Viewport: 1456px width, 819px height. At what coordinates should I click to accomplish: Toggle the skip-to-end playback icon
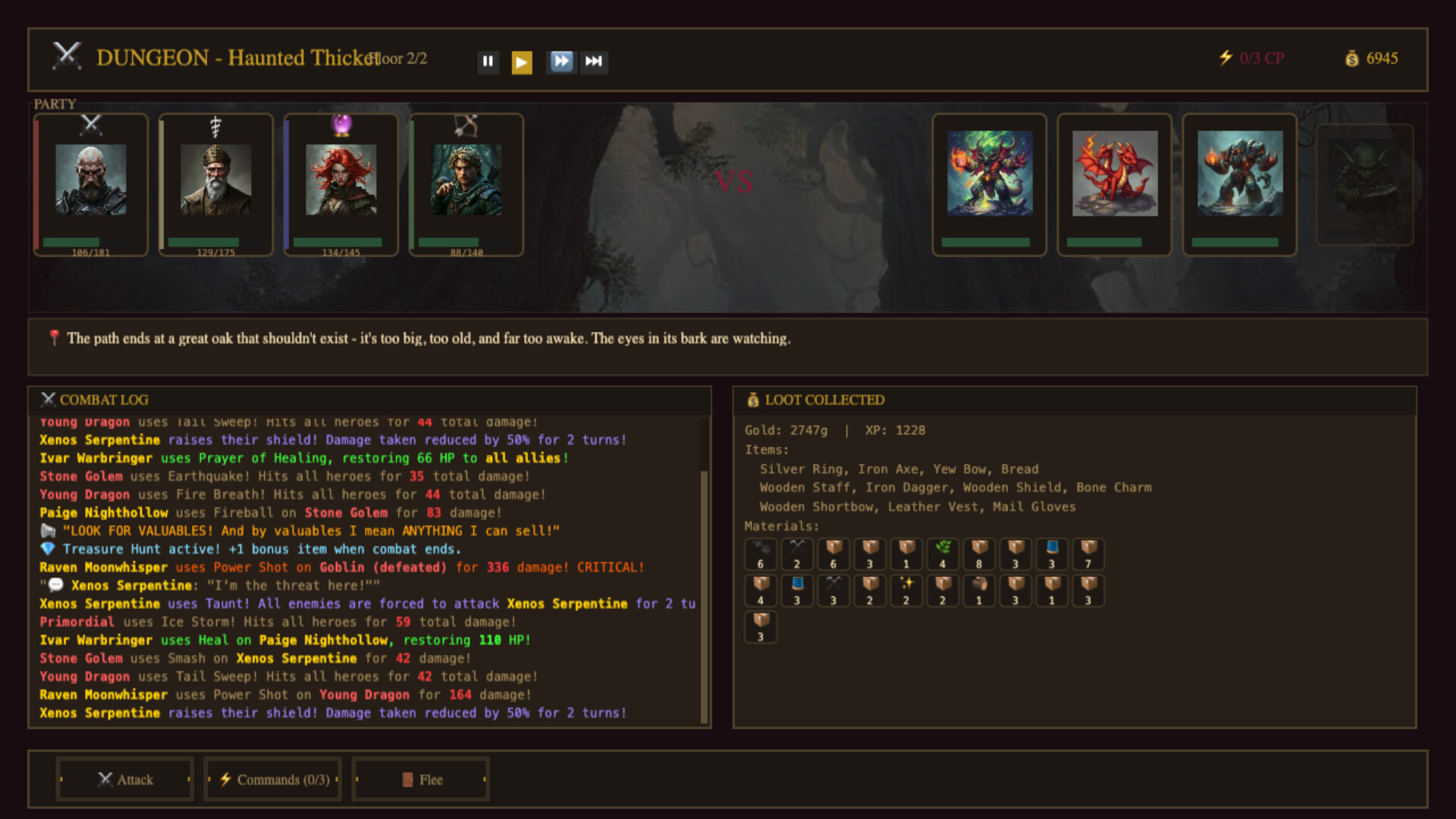pos(595,61)
